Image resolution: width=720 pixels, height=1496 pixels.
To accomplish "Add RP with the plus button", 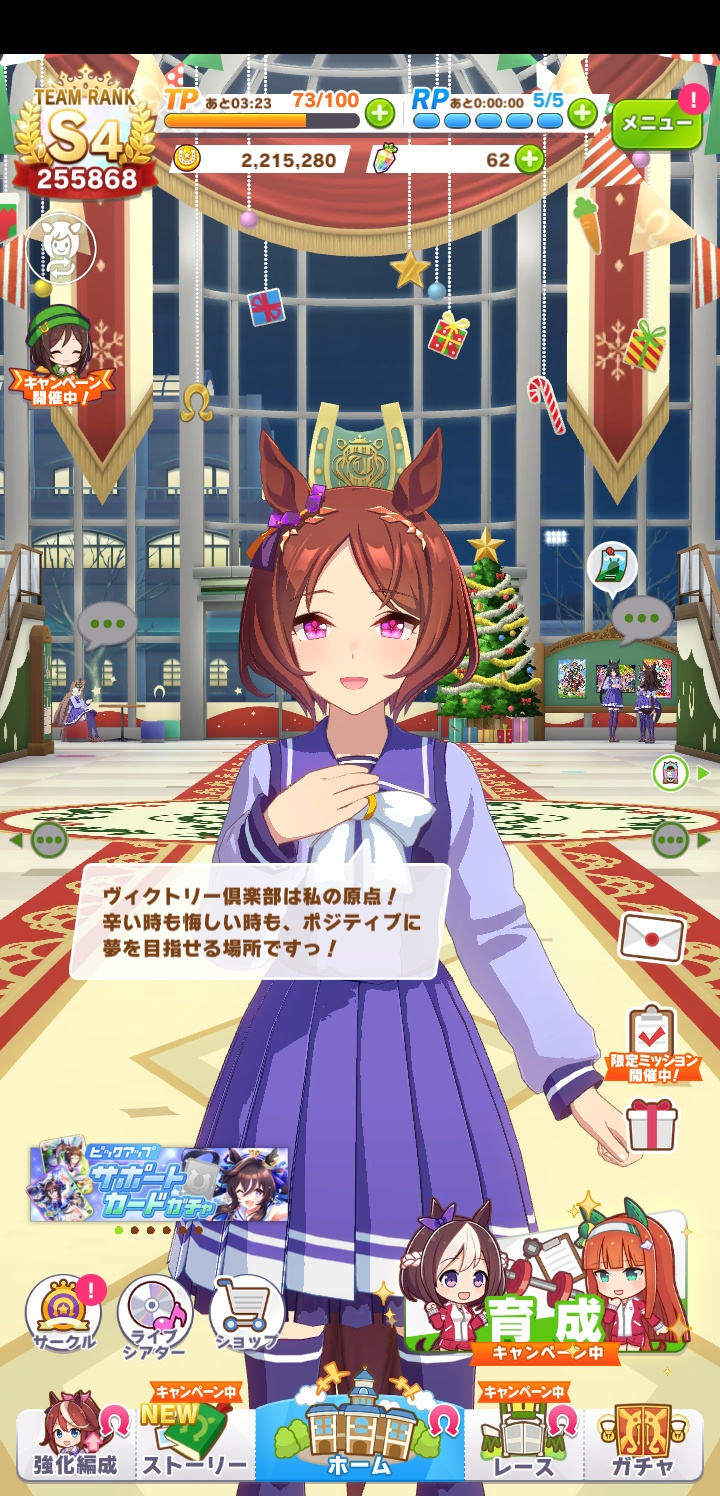I will point(583,114).
